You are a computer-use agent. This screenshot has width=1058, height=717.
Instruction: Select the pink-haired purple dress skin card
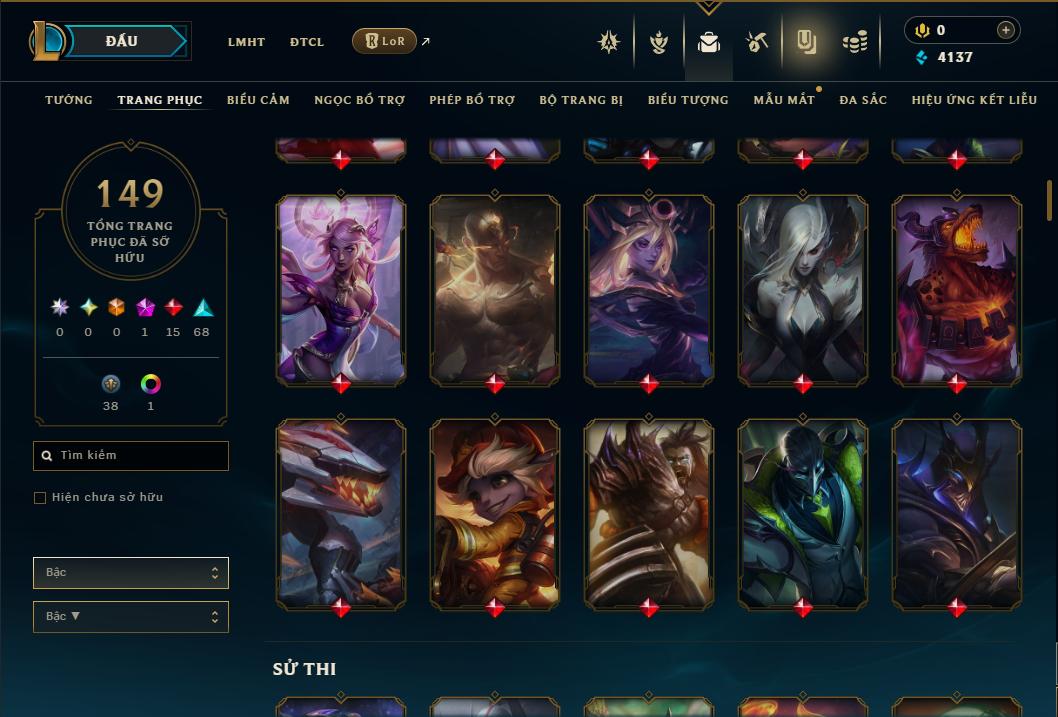[341, 289]
